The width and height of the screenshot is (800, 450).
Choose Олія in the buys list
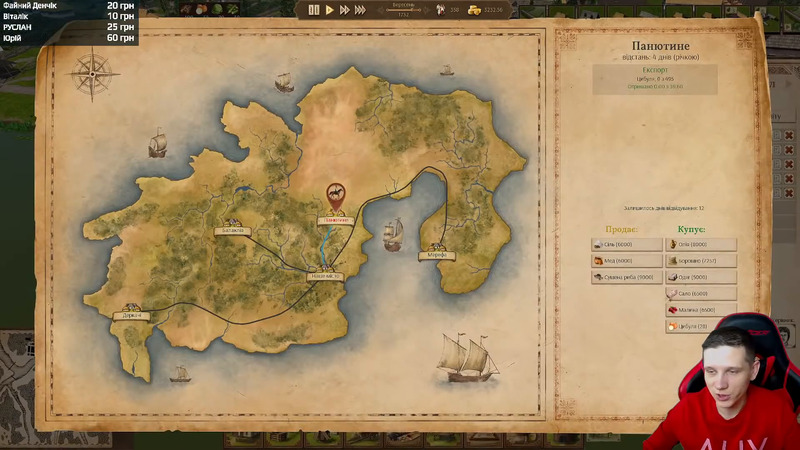coord(700,244)
